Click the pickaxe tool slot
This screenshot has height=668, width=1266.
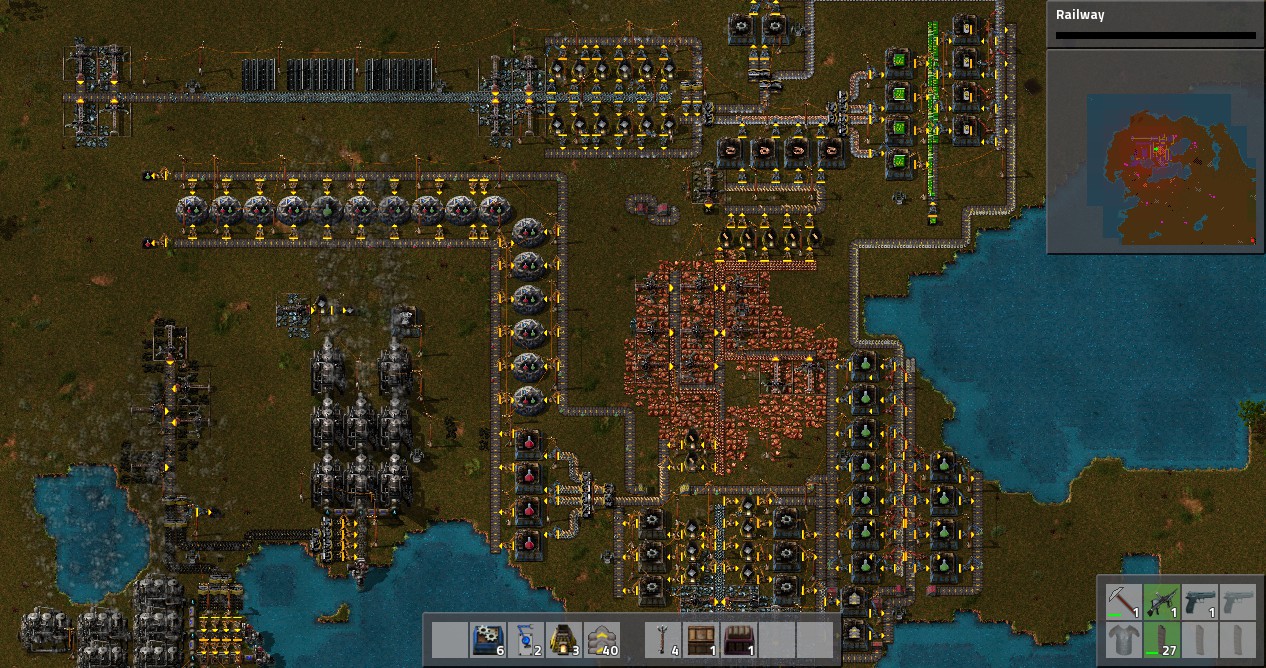click(1123, 602)
